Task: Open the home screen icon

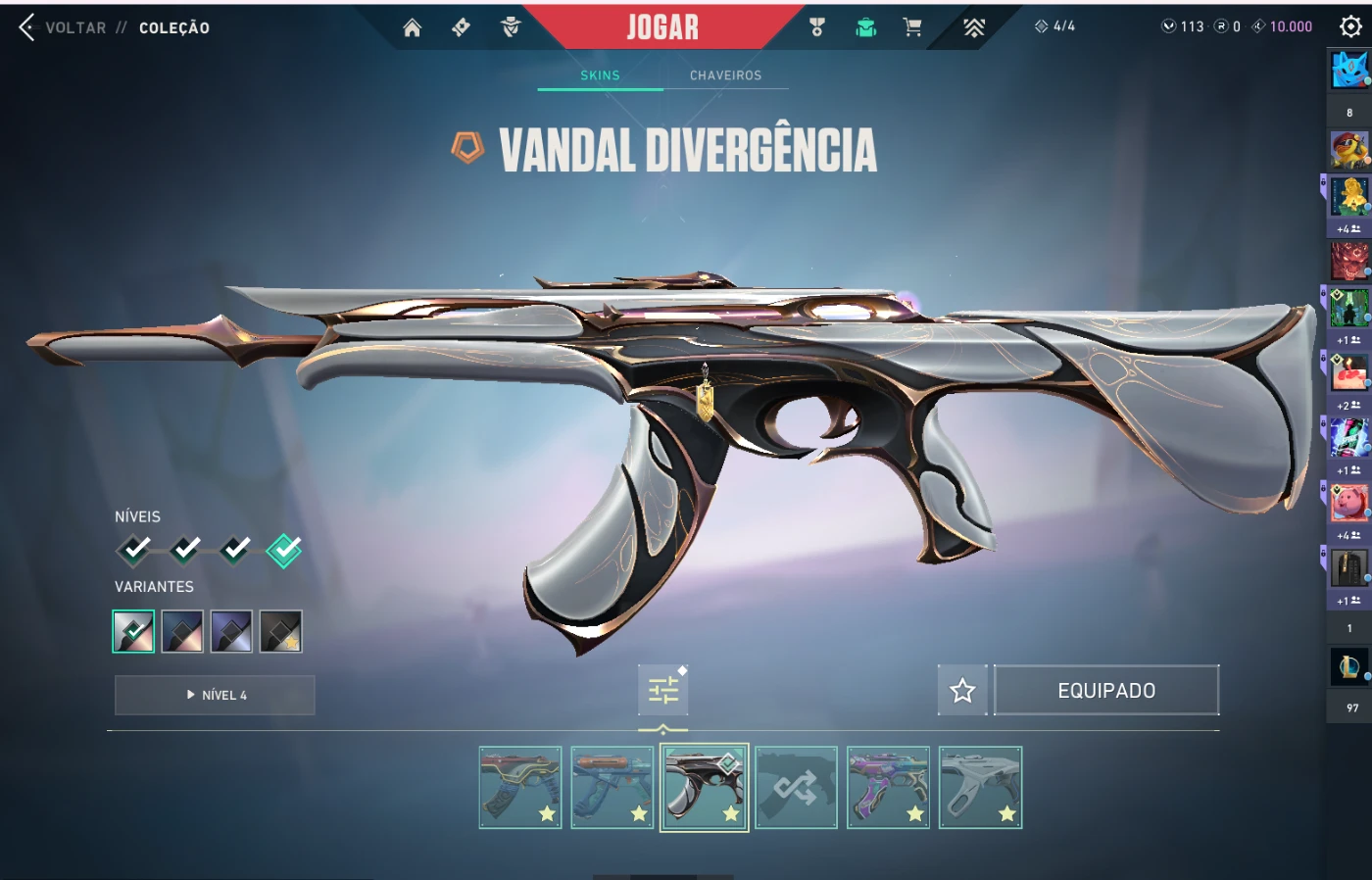Action: [412, 27]
